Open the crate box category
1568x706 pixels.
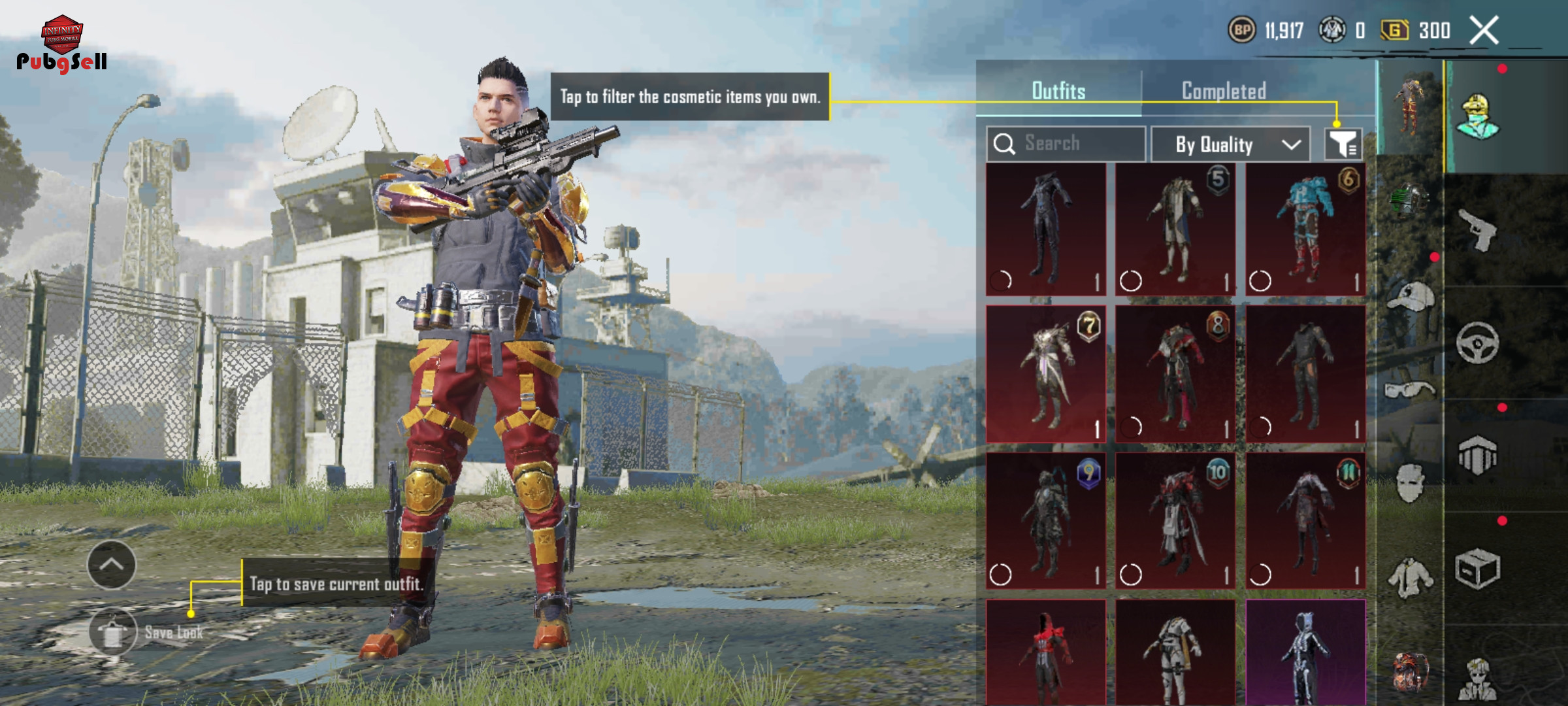click(x=1478, y=569)
